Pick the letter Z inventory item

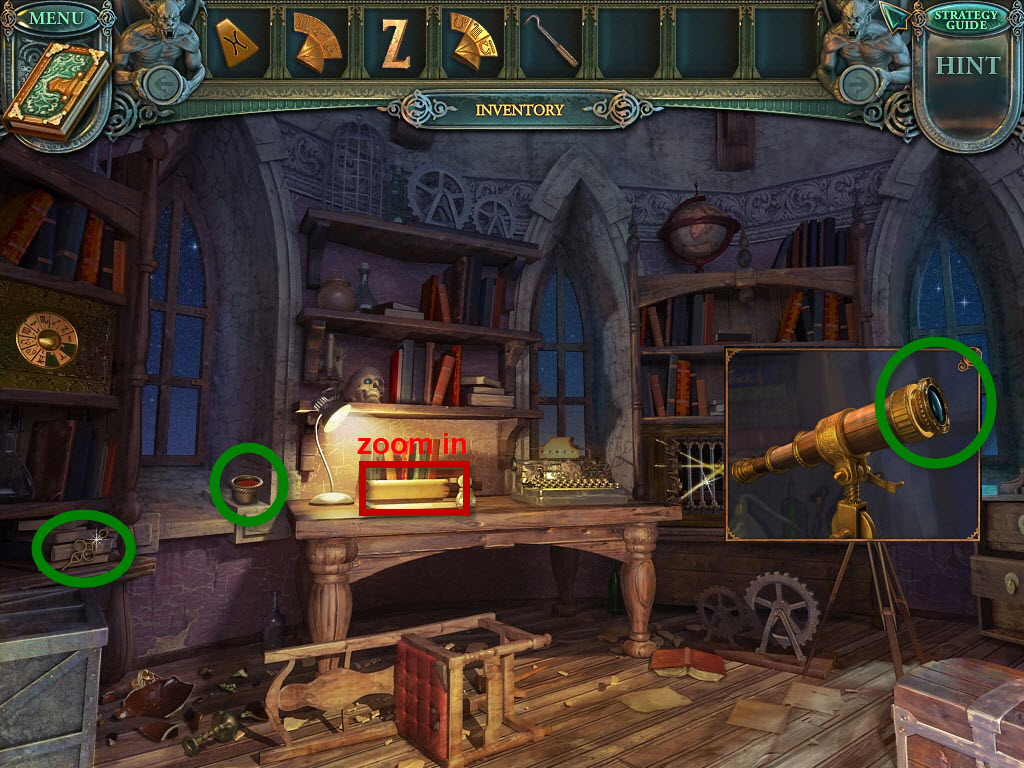pos(395,43)
